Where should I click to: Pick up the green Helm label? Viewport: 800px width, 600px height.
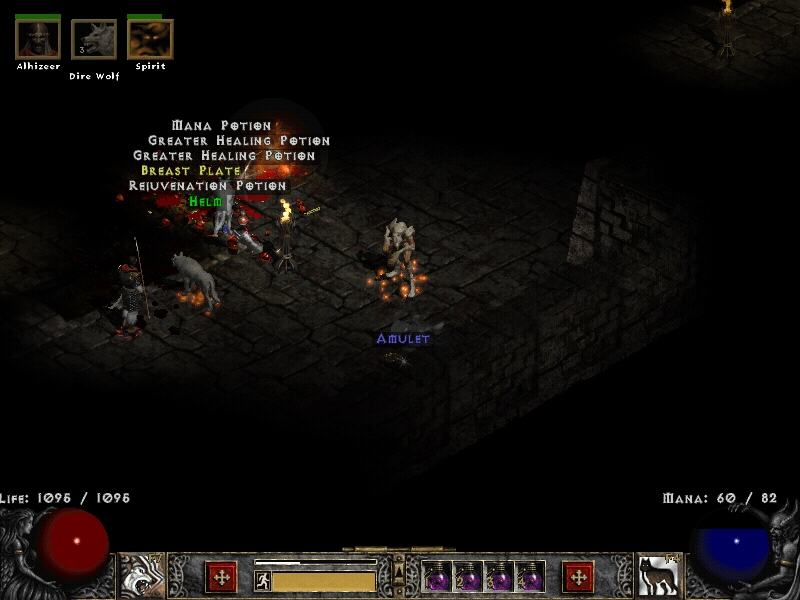(205, 201)
